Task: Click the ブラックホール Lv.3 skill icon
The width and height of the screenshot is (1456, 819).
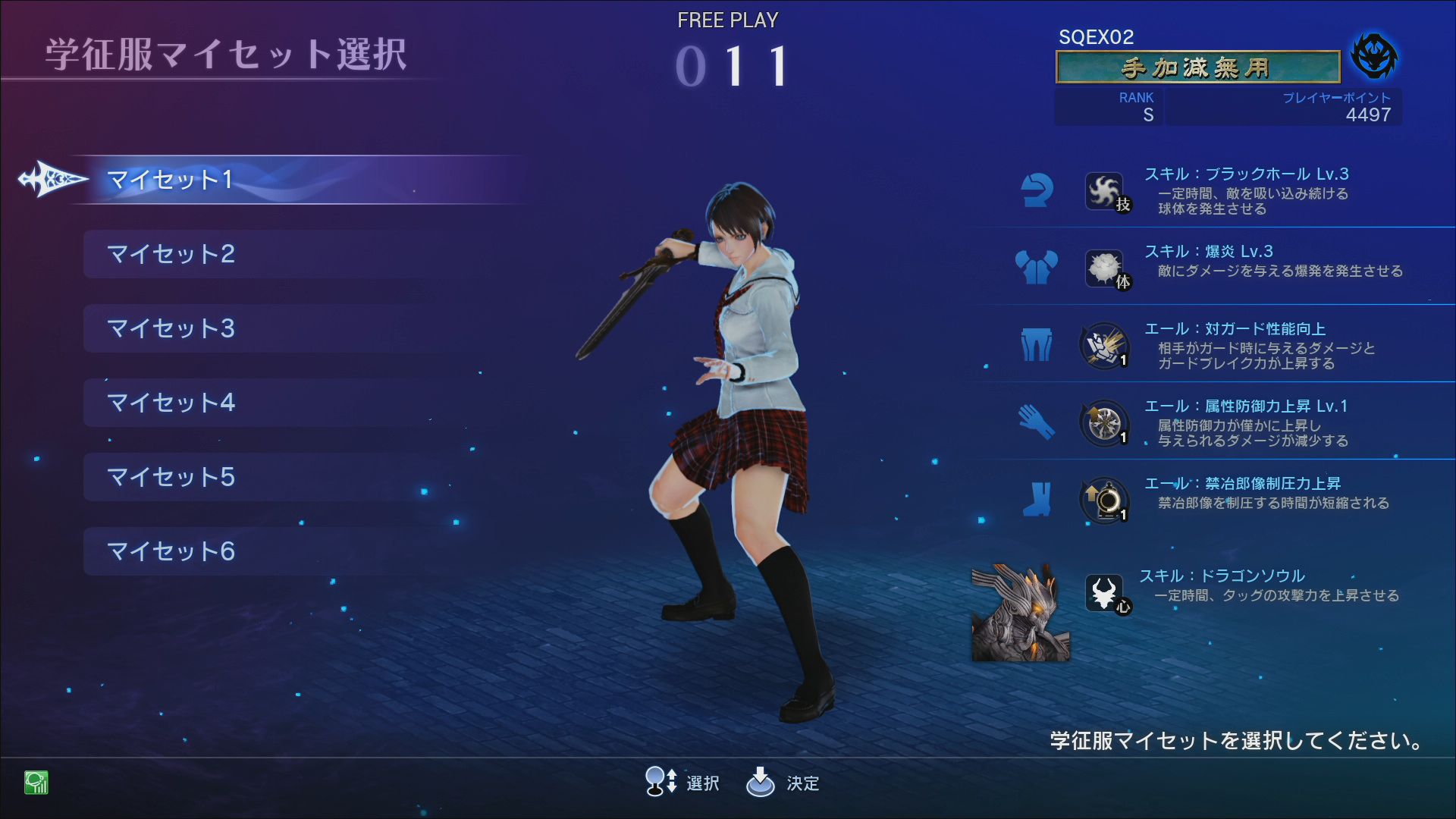Action: pos(1104,191)
